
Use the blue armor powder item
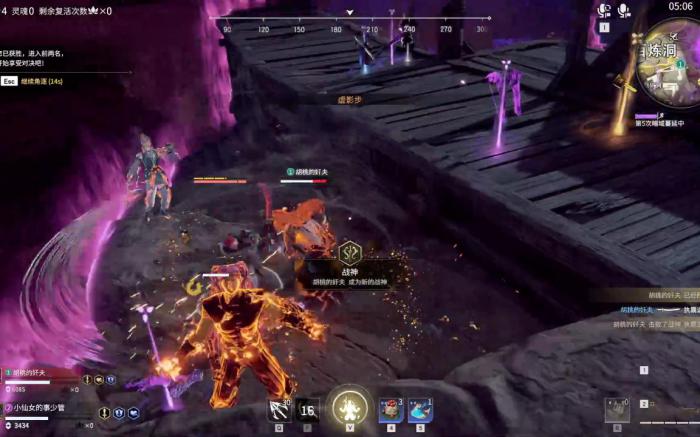(x=420, y=409)
